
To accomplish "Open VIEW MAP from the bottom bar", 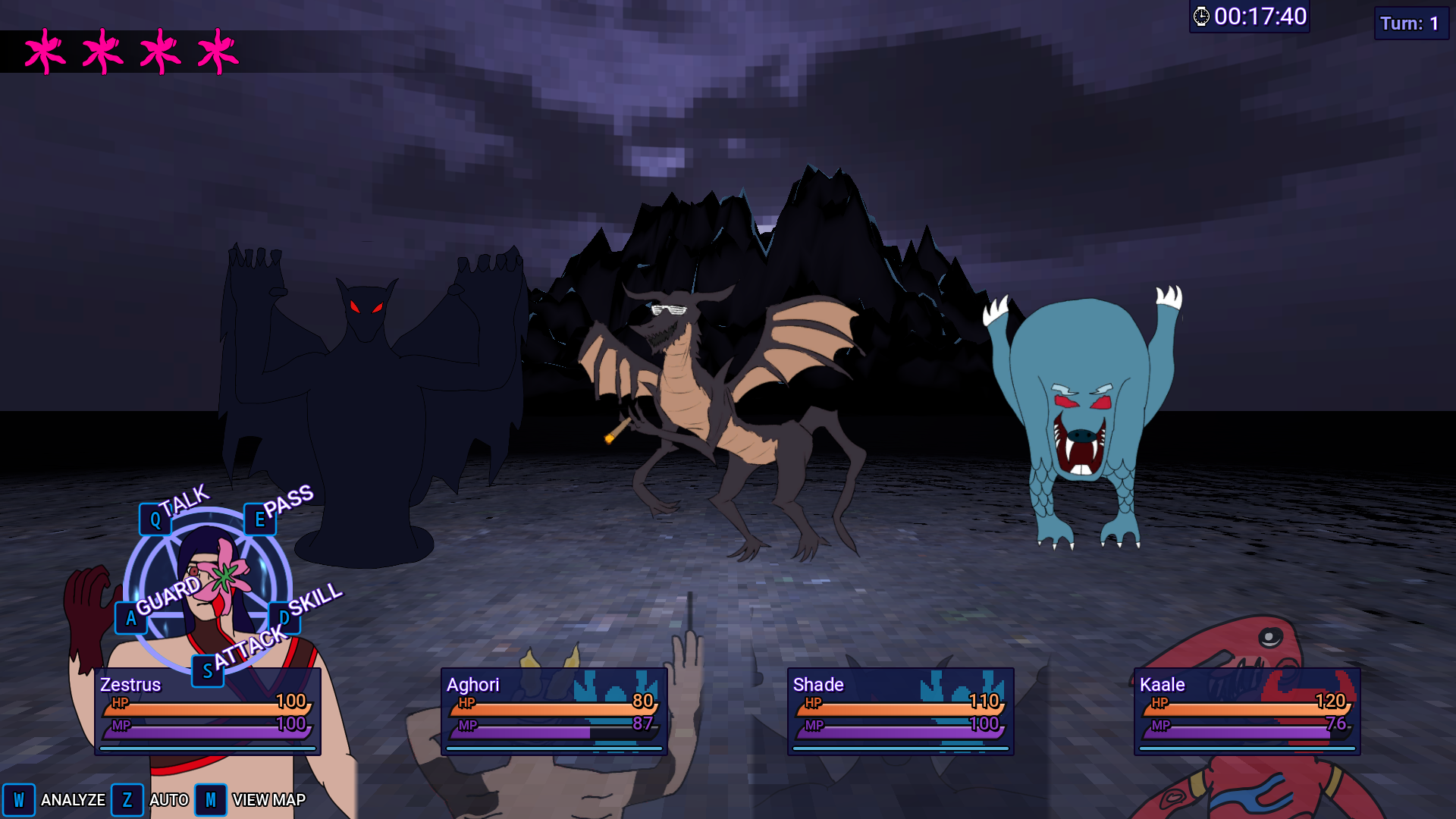I will coord(268,800).
